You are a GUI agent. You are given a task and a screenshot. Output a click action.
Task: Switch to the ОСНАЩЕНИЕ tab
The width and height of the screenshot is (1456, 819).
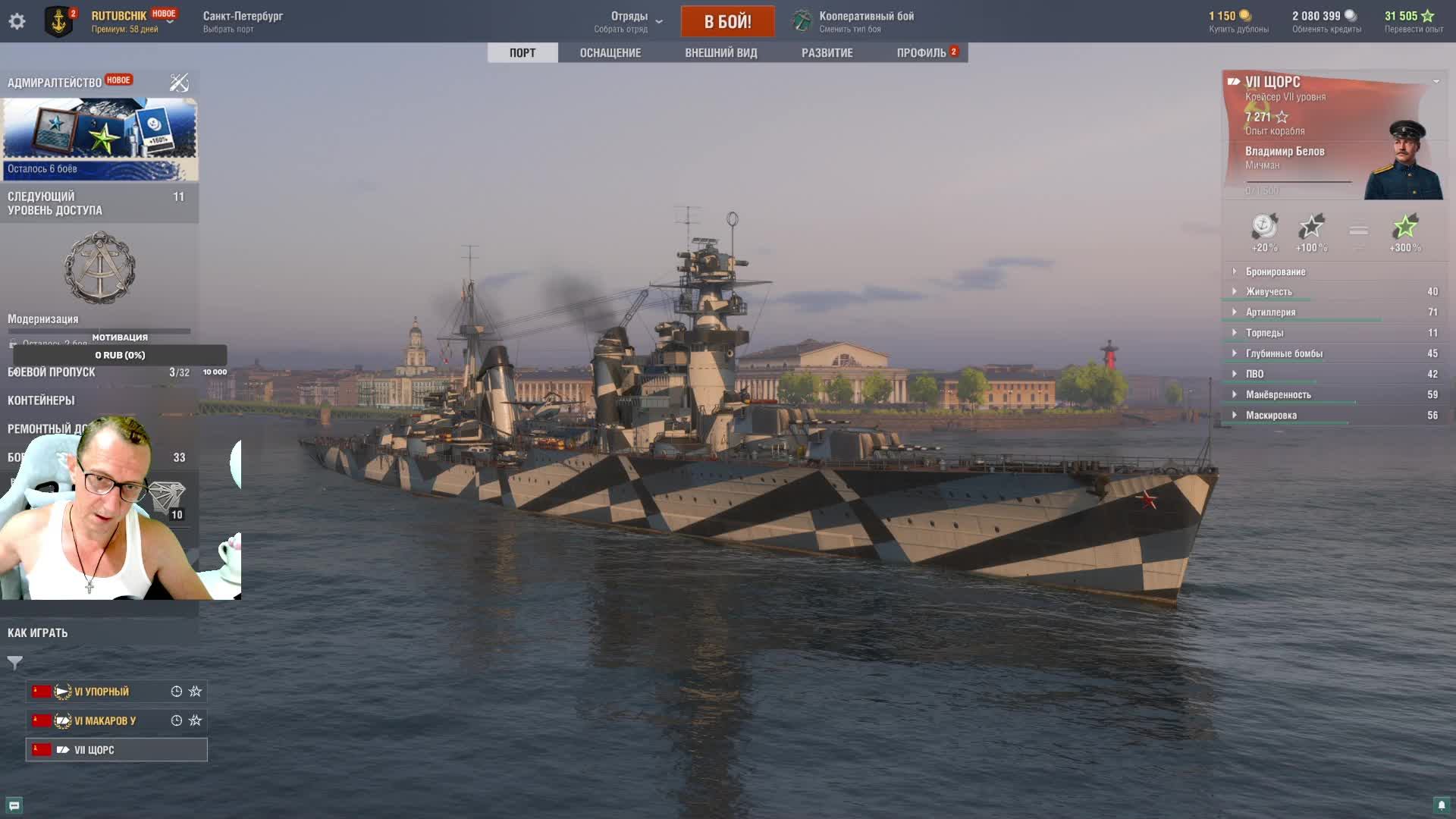[610, 52]
